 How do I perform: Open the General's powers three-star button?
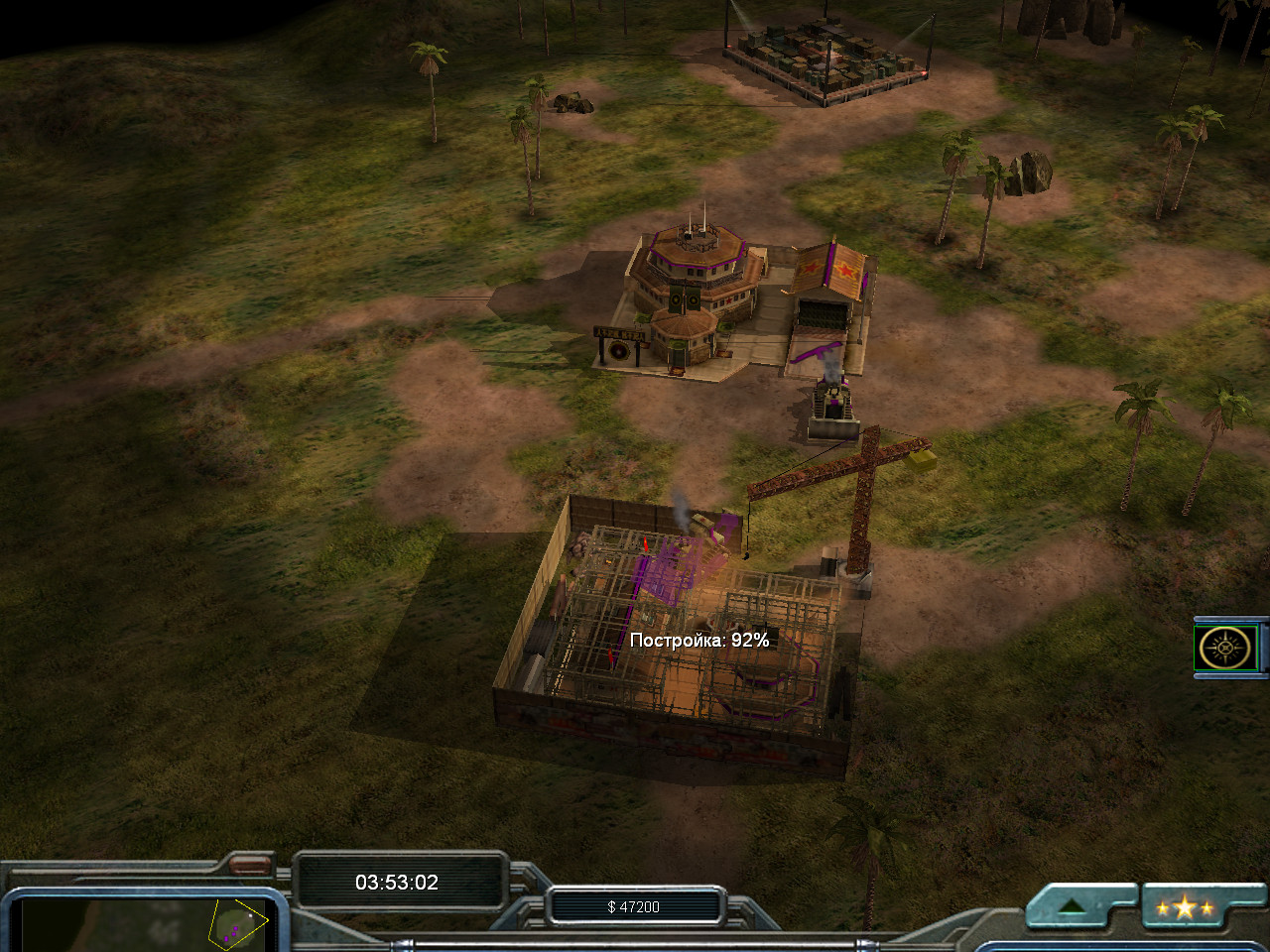point(1184,907)
